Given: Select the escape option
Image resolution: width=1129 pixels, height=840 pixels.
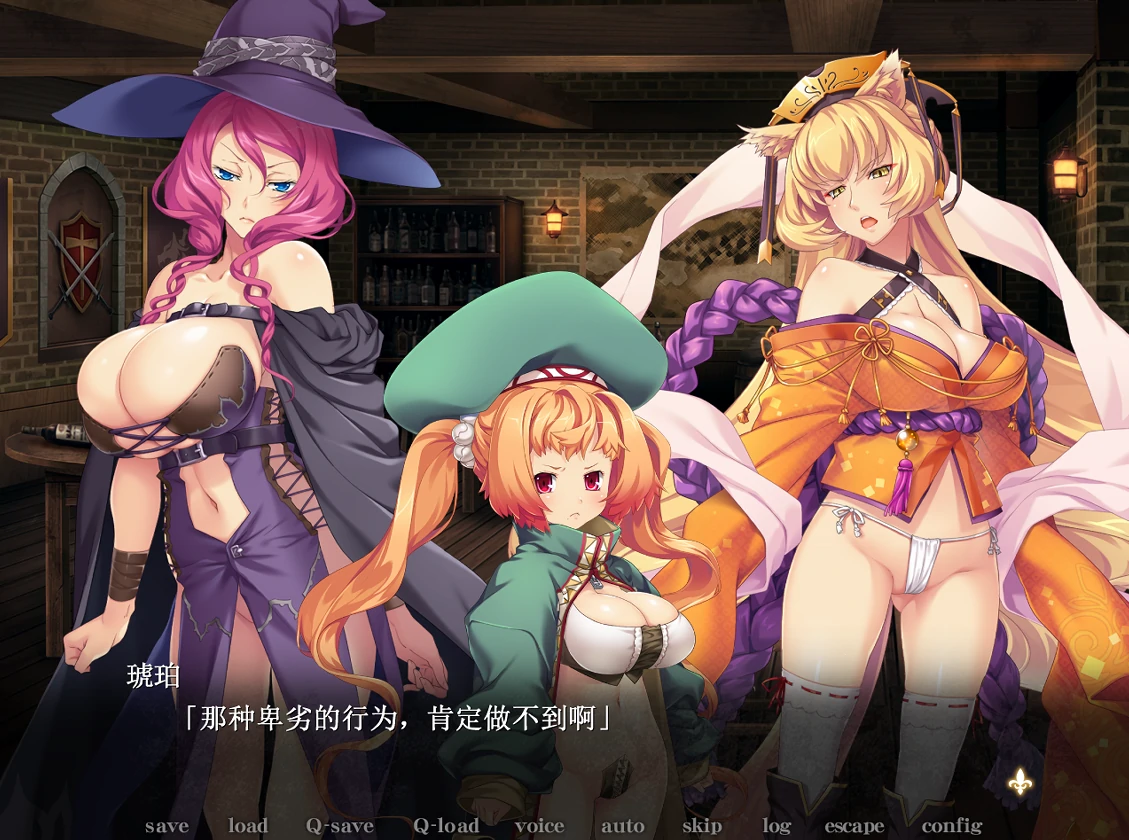Looking at the screenshot, I should [854, 826].
